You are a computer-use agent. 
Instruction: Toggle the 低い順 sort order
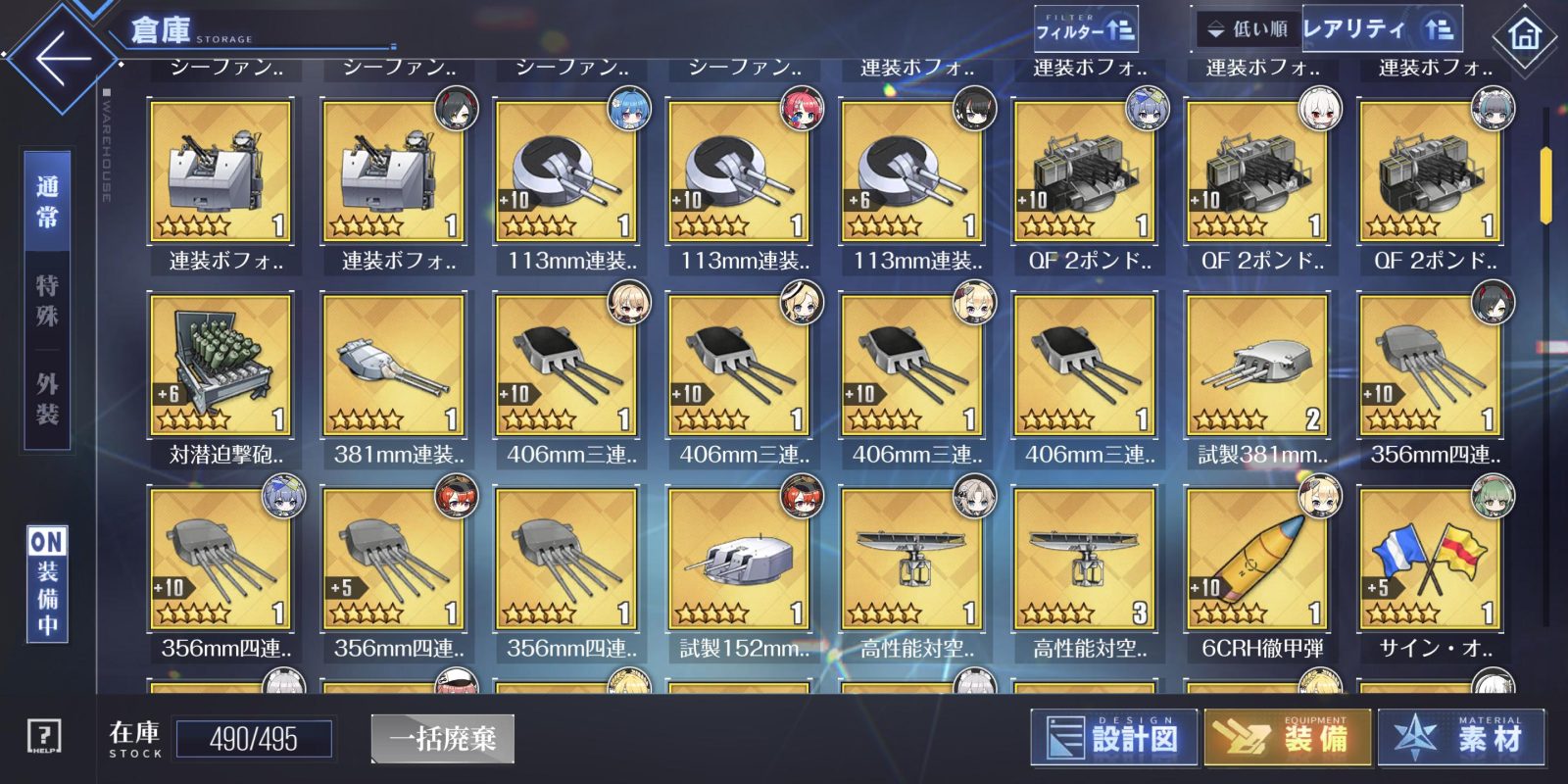pos(1249,30)
